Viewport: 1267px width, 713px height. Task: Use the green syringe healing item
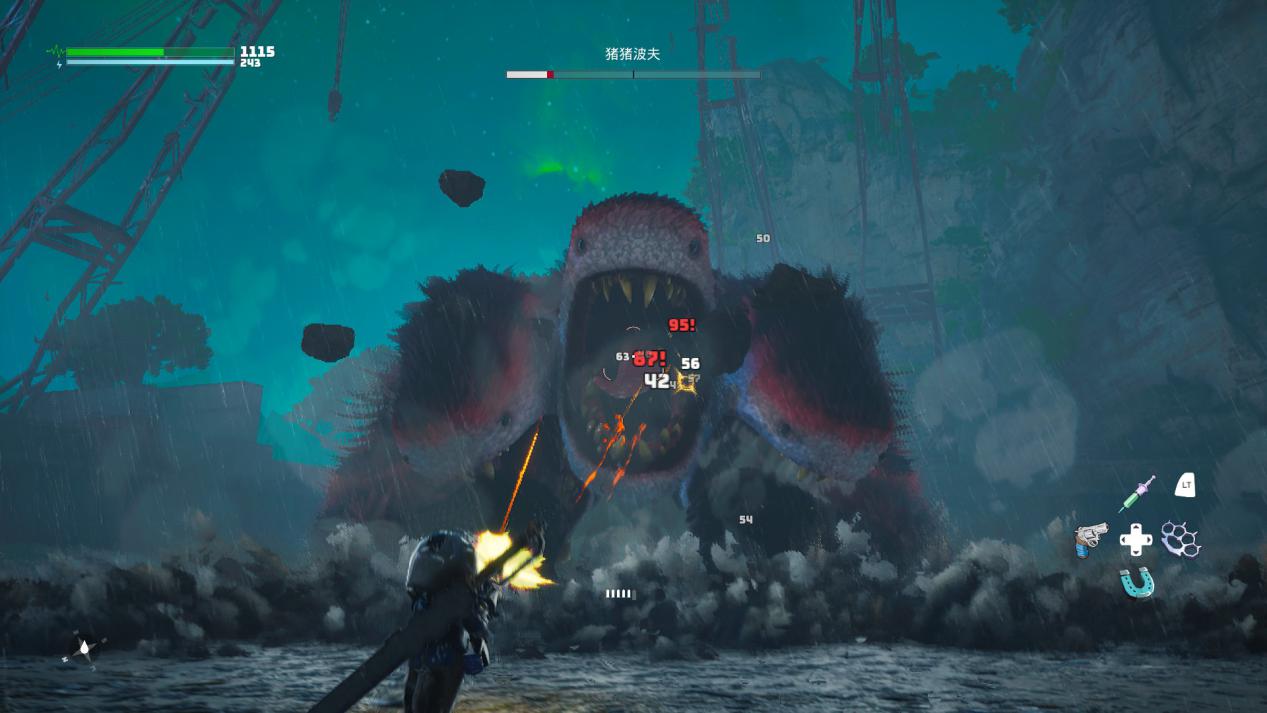pyautogui.click(x=1137, y=493)
